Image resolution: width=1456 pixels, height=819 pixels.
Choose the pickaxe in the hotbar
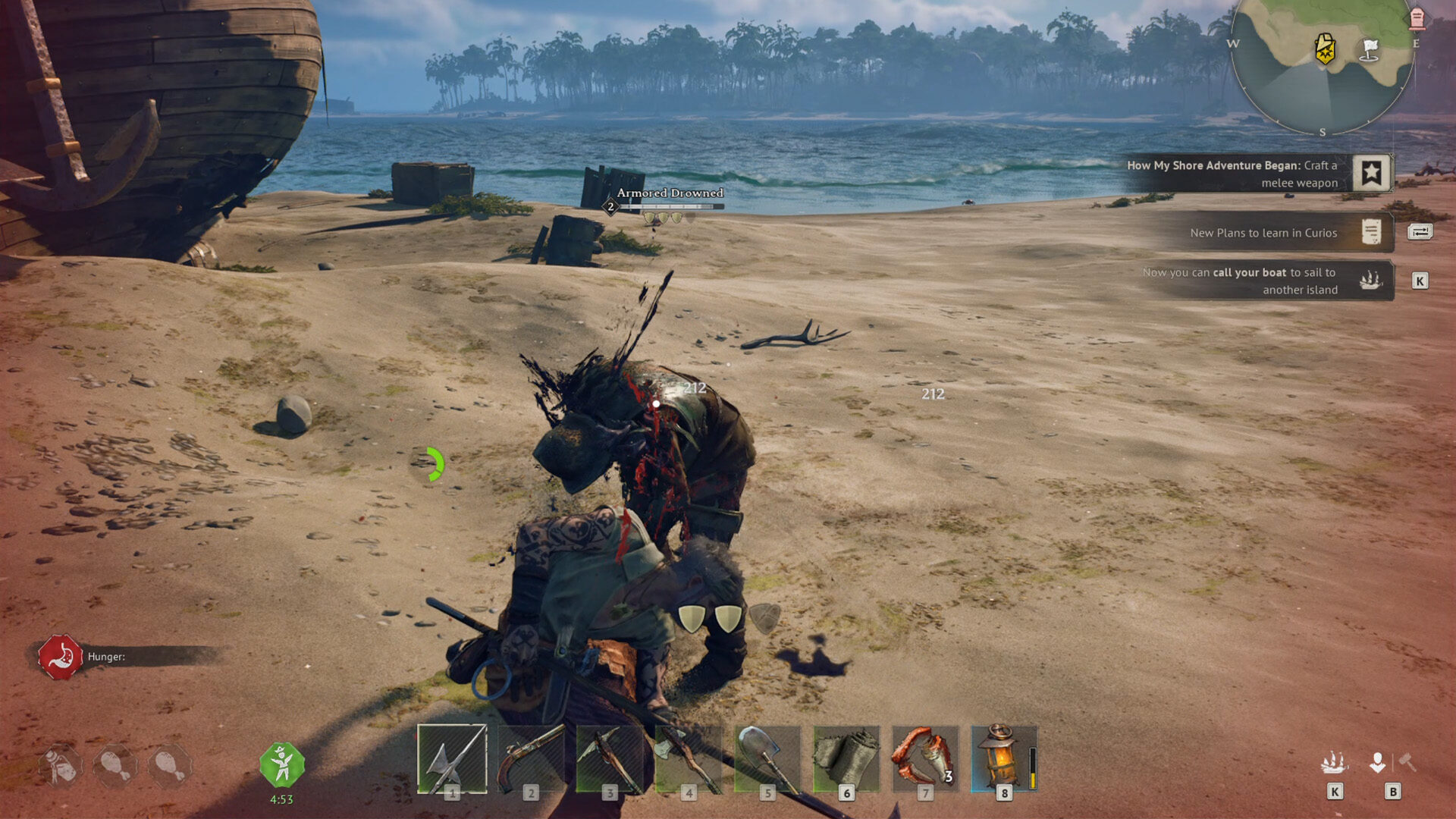click(610, 758)
